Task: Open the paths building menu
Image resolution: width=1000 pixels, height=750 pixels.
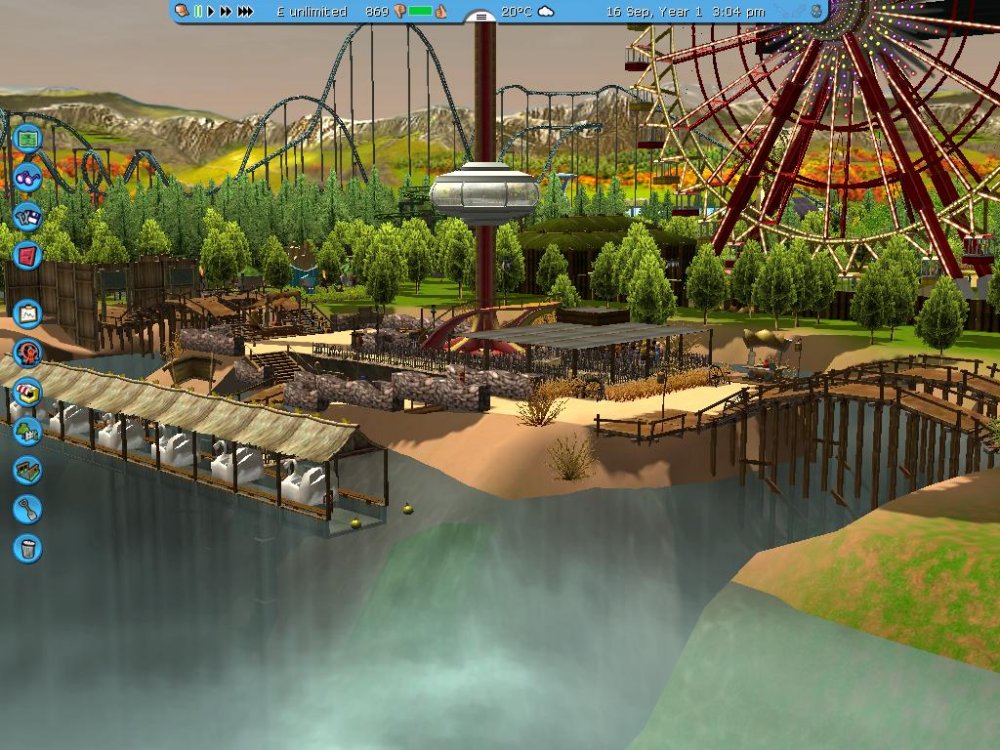Action: (27, 470)
